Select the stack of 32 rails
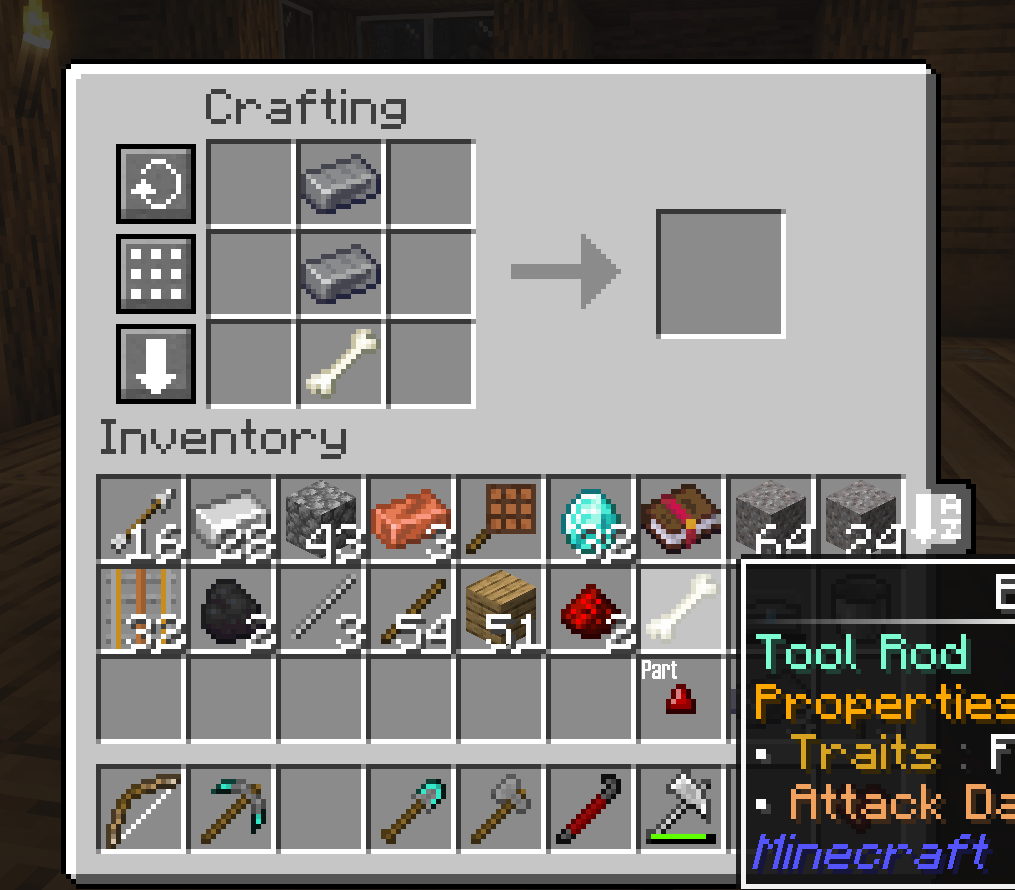This screenshot has width=1015, height=890. click(x=141, y=608)
